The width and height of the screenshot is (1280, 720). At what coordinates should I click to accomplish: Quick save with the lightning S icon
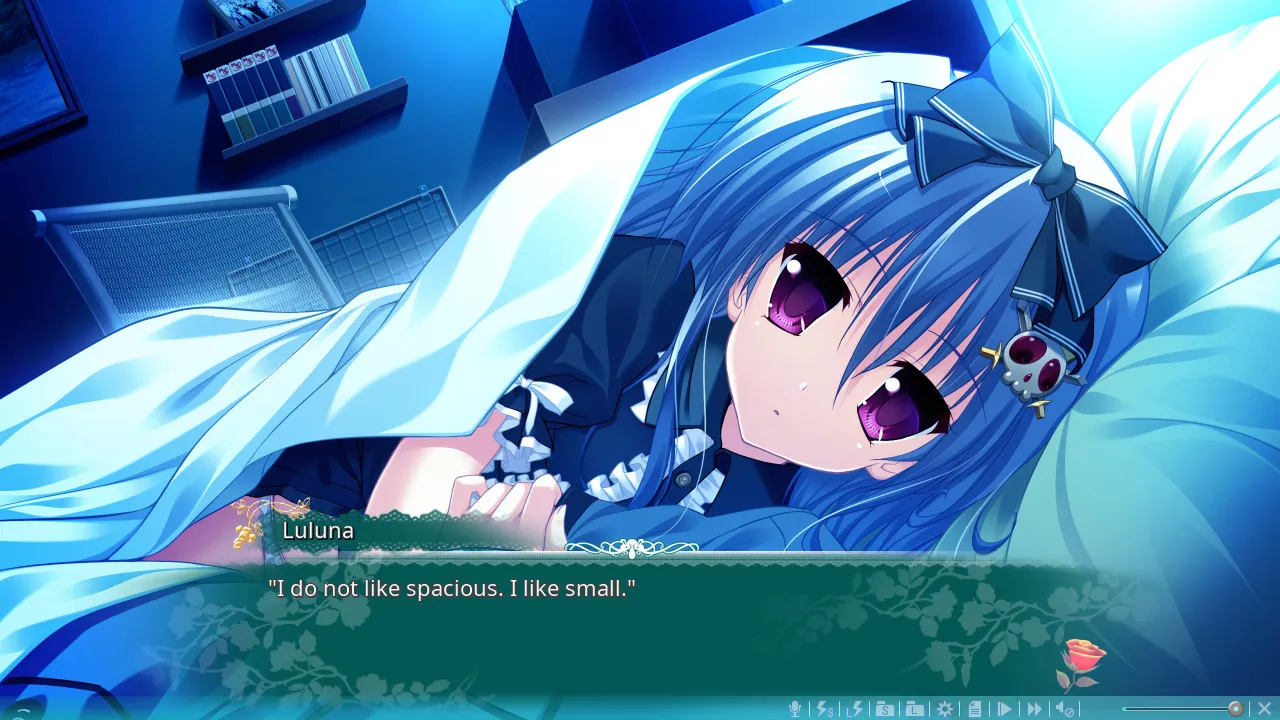click(825, 709)
